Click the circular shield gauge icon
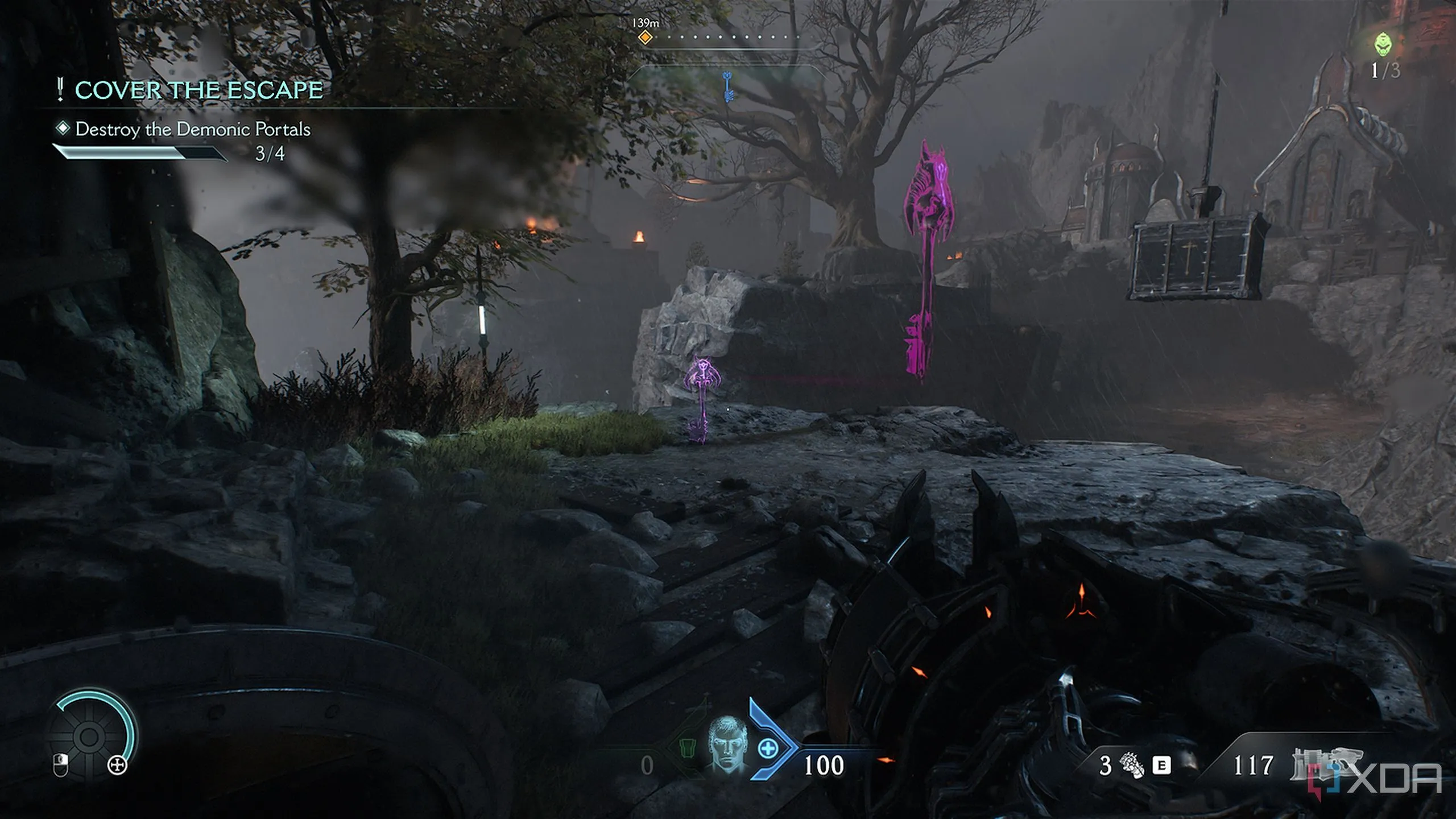Image resolution: width=1456 pixels, height=819 pixels. click(89, 737)
